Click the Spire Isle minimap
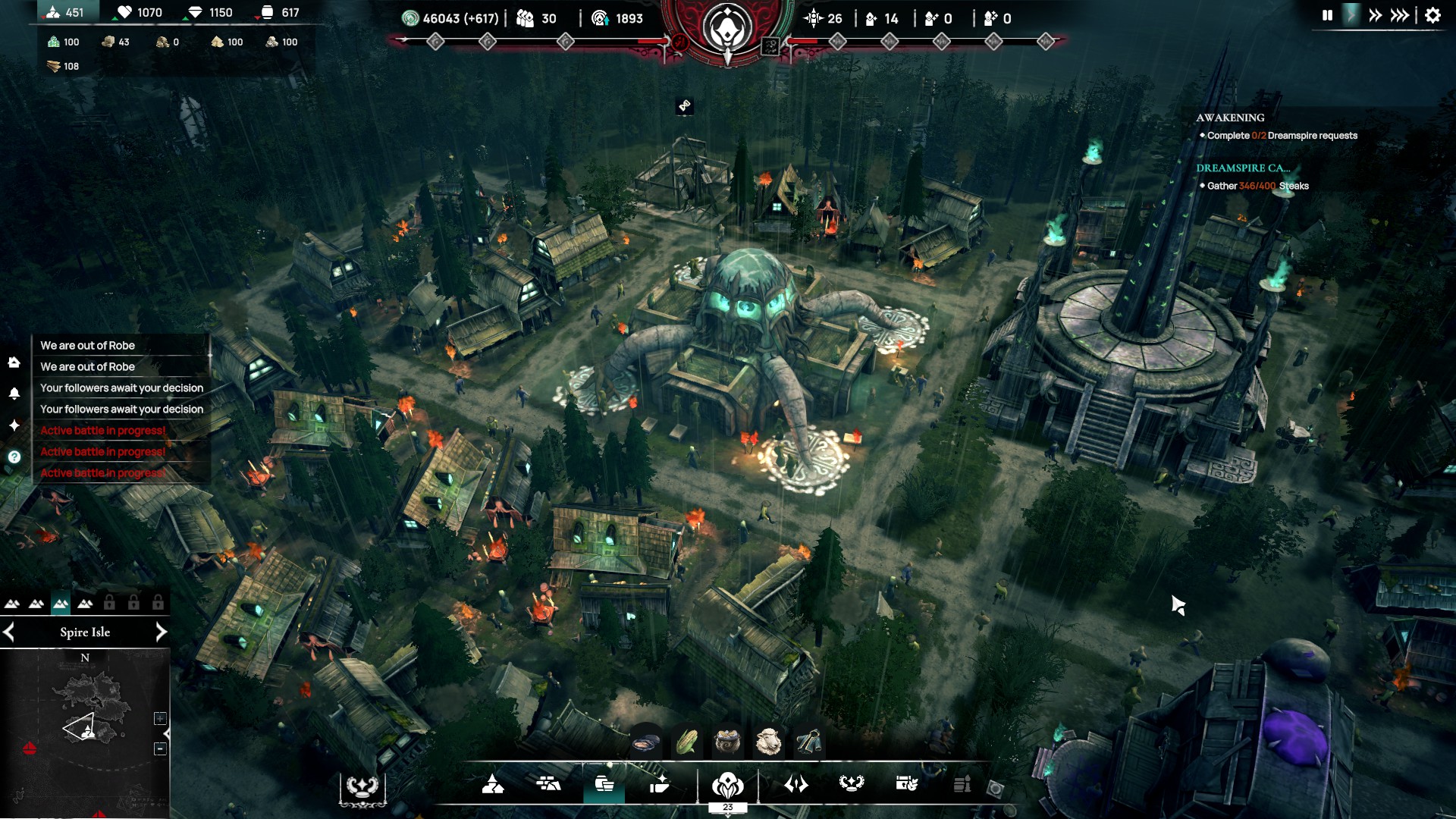This screenshot has width=1456, height=819. [x=85, y=720]
